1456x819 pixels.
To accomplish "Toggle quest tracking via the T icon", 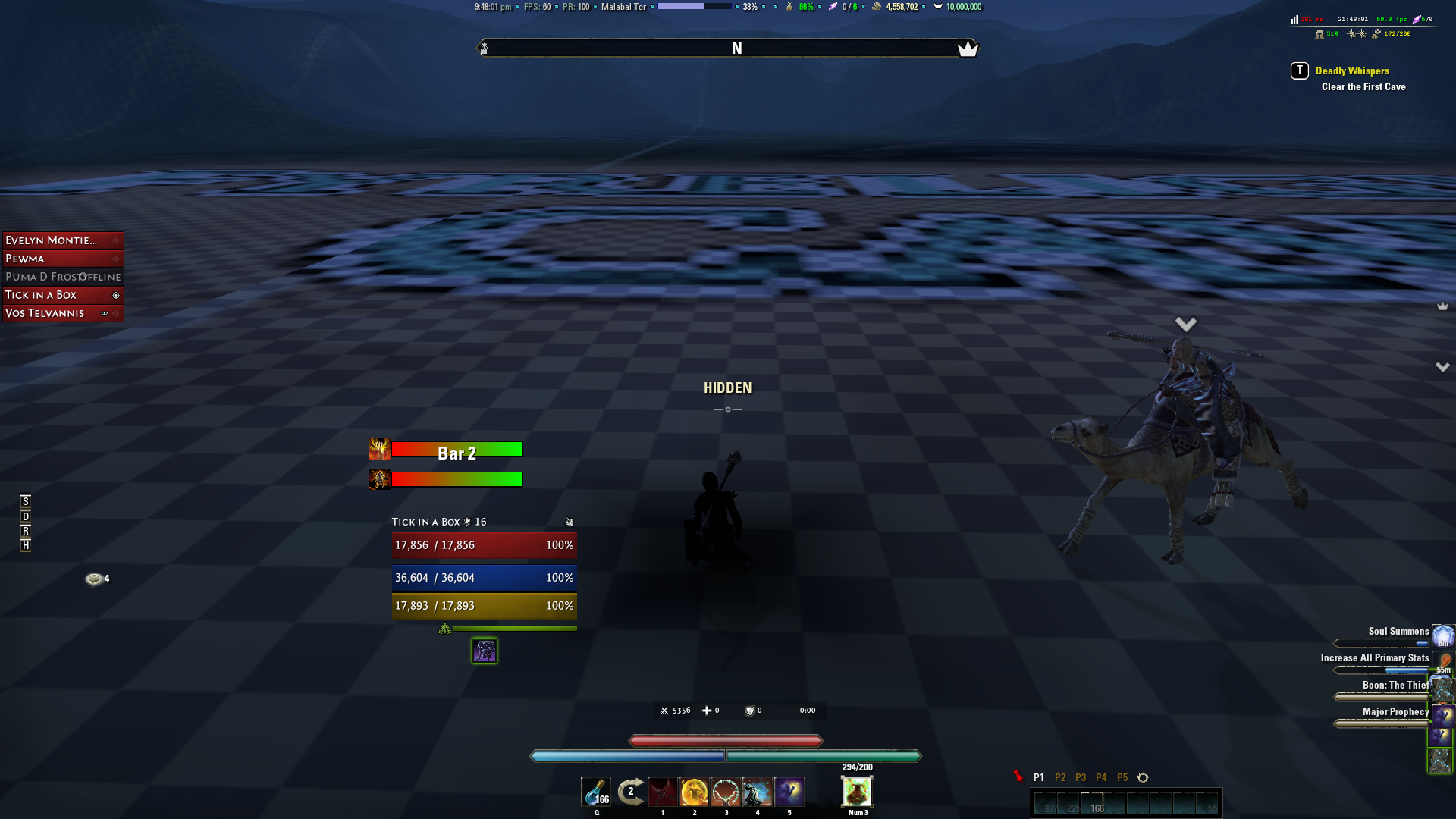I will point(1298,71).
